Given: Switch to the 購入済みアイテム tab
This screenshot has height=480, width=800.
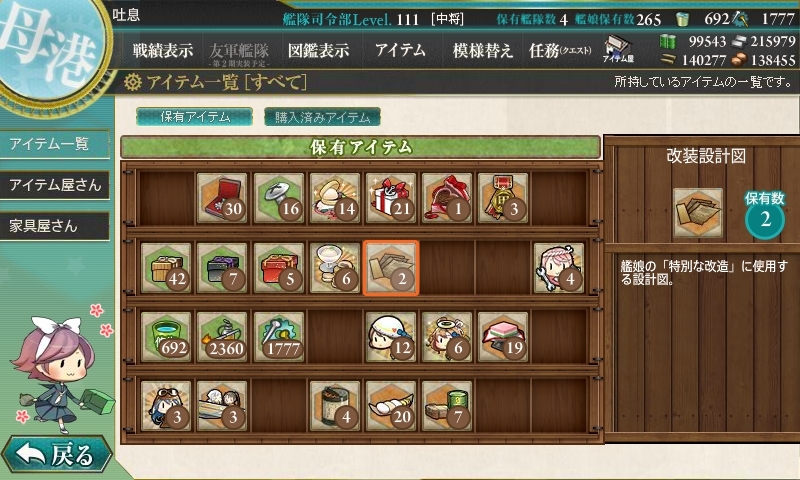Looking at the screenshot, I should click(322, 117).
